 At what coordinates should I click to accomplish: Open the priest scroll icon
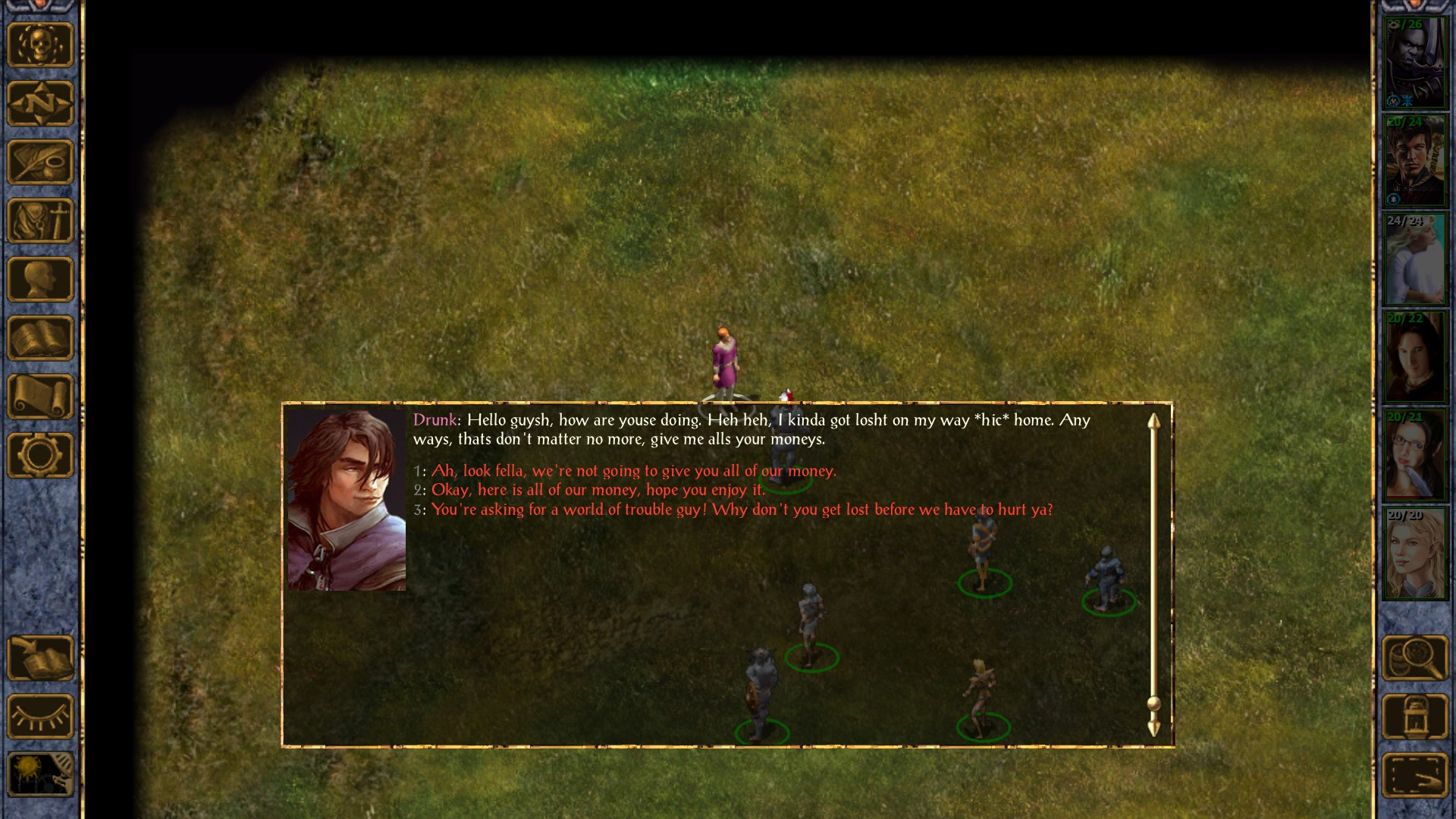40,397
